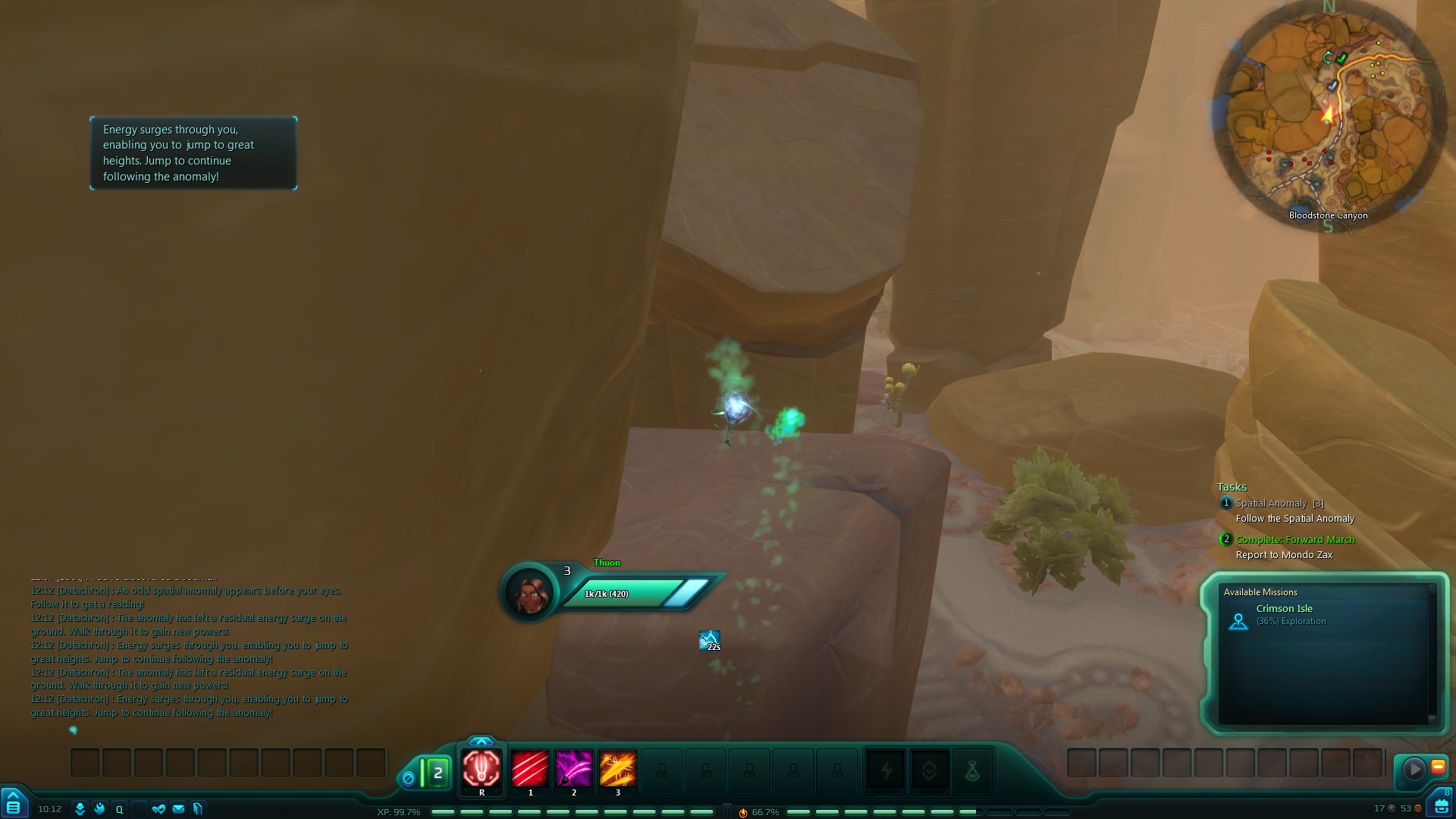
Task: Click the potion flask action slot
Action: pos(973,772)
